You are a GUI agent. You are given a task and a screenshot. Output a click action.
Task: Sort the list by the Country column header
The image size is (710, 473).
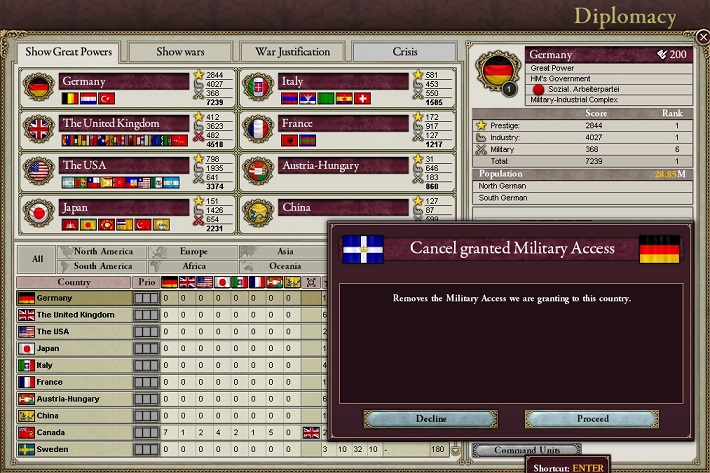coord(74,282)
